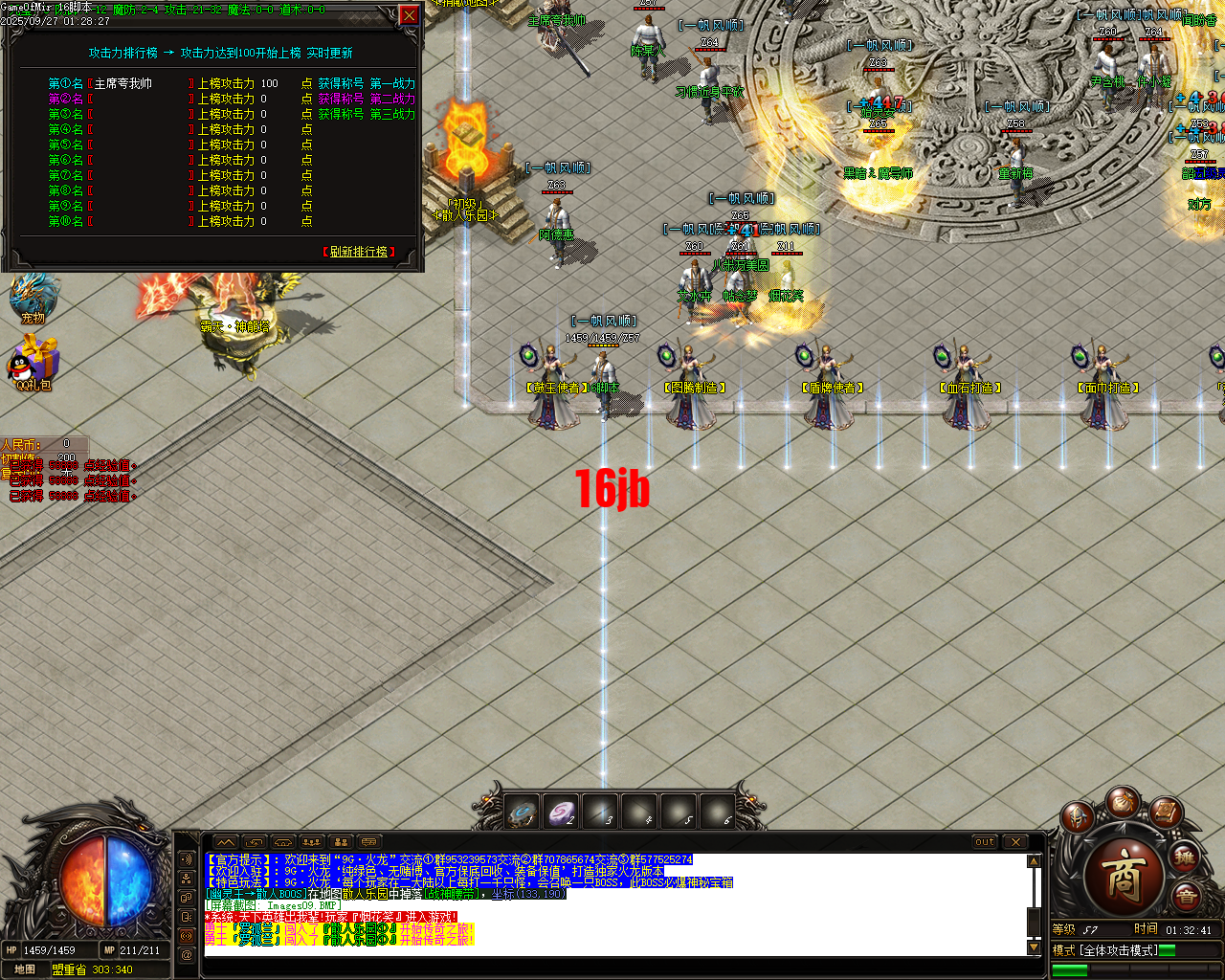Toggle the highlighted broadcast channel icon
Screen dimensions: 1225x980
187,935
